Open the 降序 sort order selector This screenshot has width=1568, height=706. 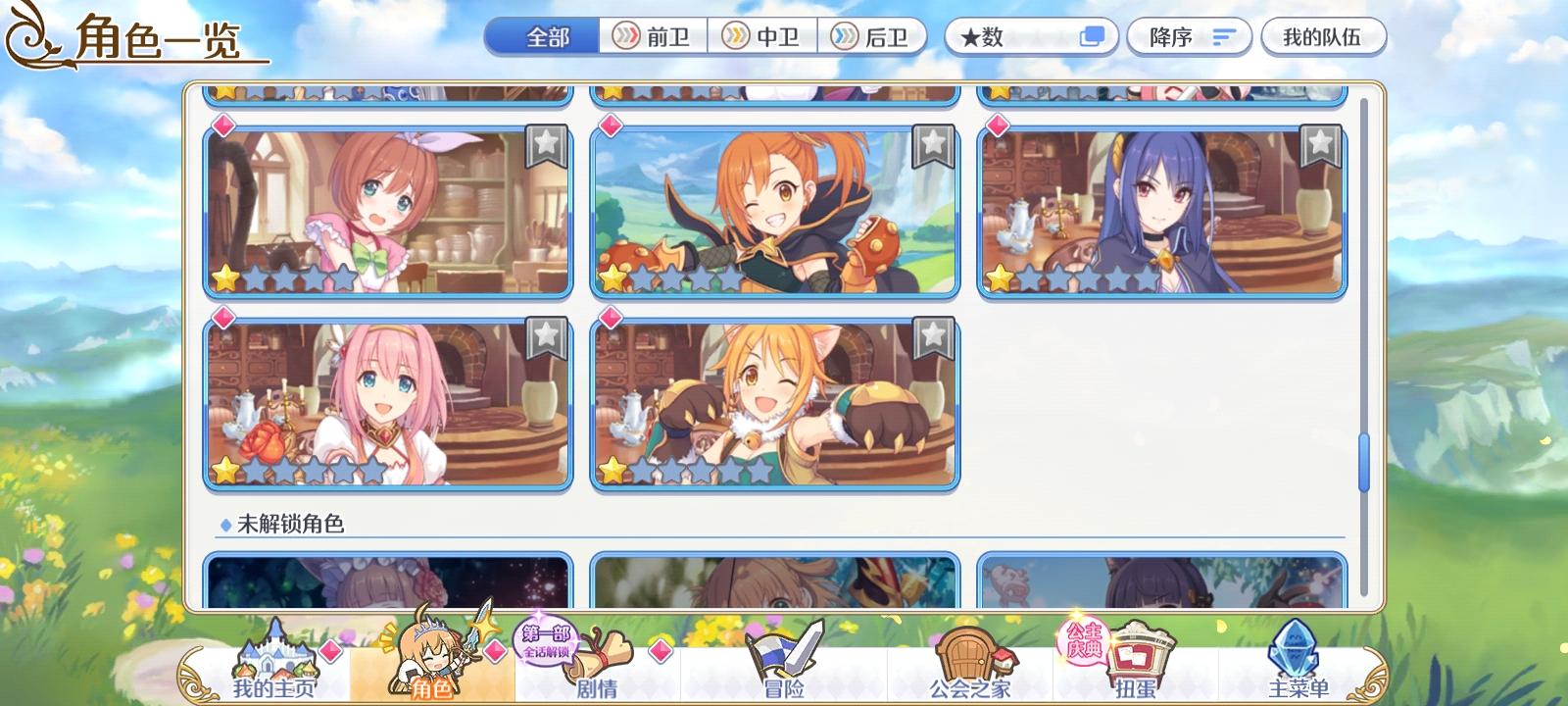[x=1188, y=37]
